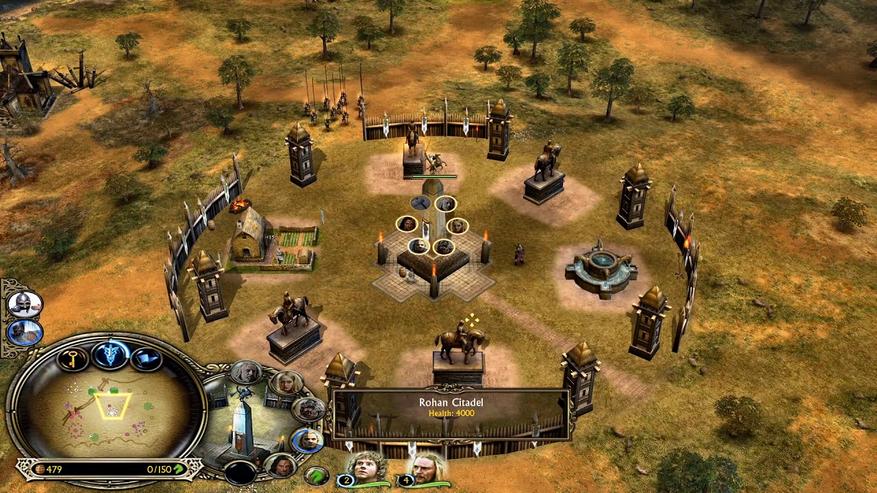Choose the highlighted blue-ringed hero portrait
The width and height of the screenshot is (877, 493).
[x=306, y=439]
